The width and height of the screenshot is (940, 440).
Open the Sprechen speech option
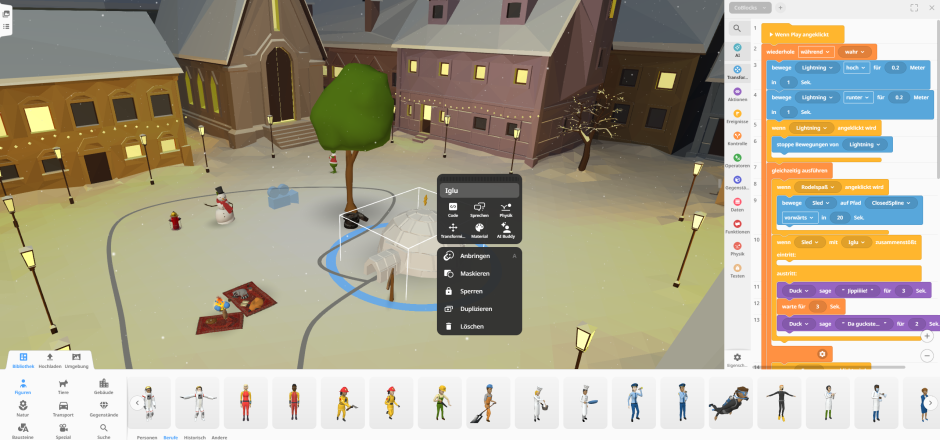479,207
